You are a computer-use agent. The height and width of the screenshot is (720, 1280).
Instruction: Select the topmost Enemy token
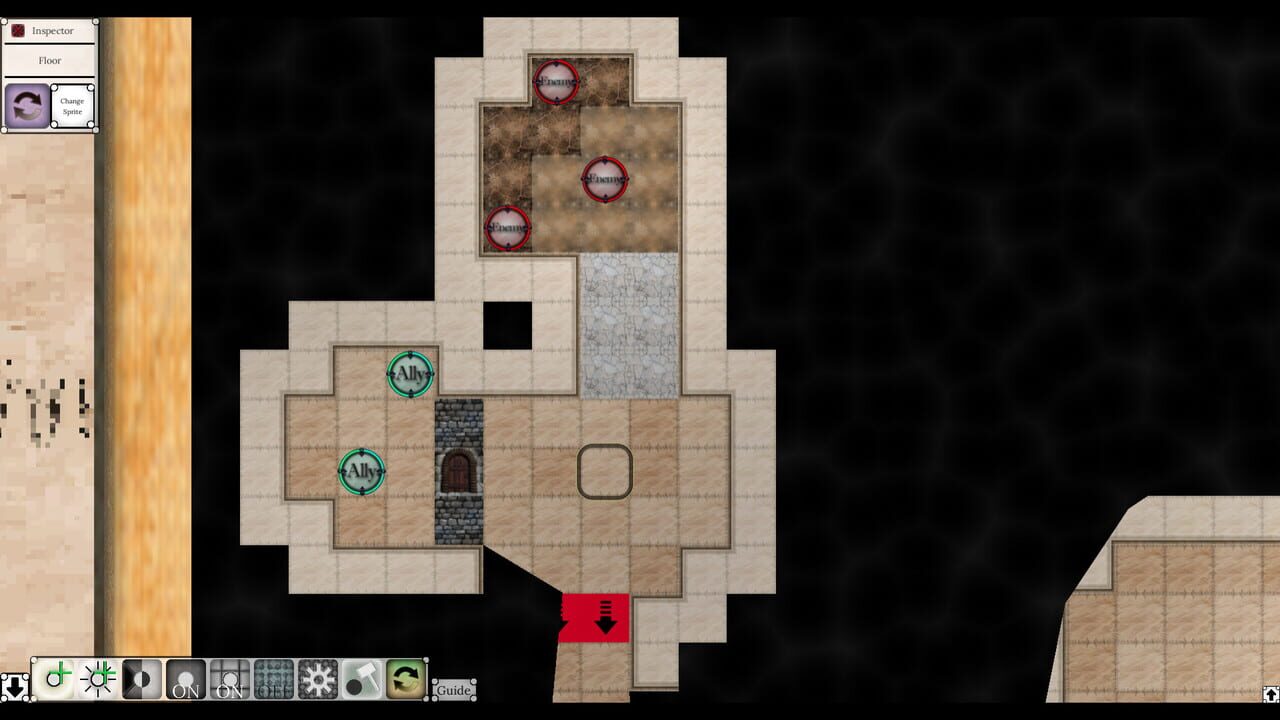[554, 82]
